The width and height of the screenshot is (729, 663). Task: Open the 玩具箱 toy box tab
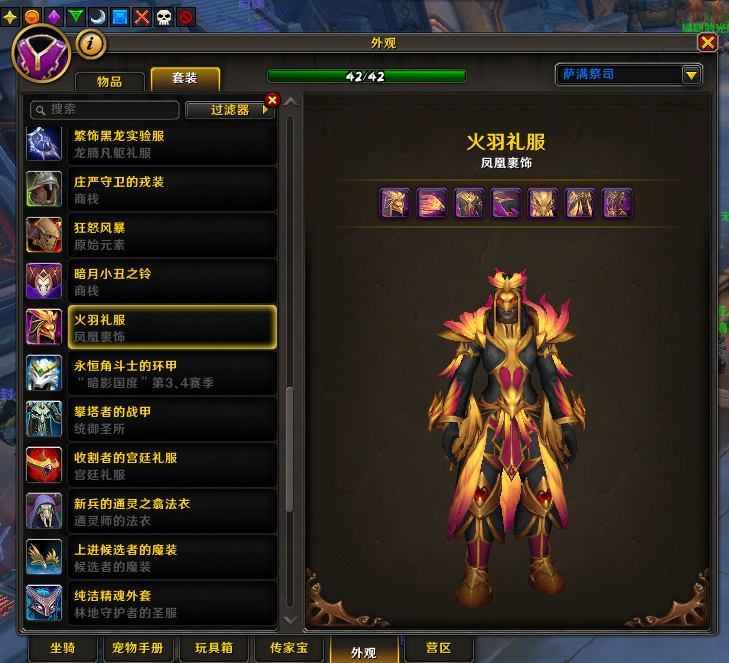click(x=214, y=649)
